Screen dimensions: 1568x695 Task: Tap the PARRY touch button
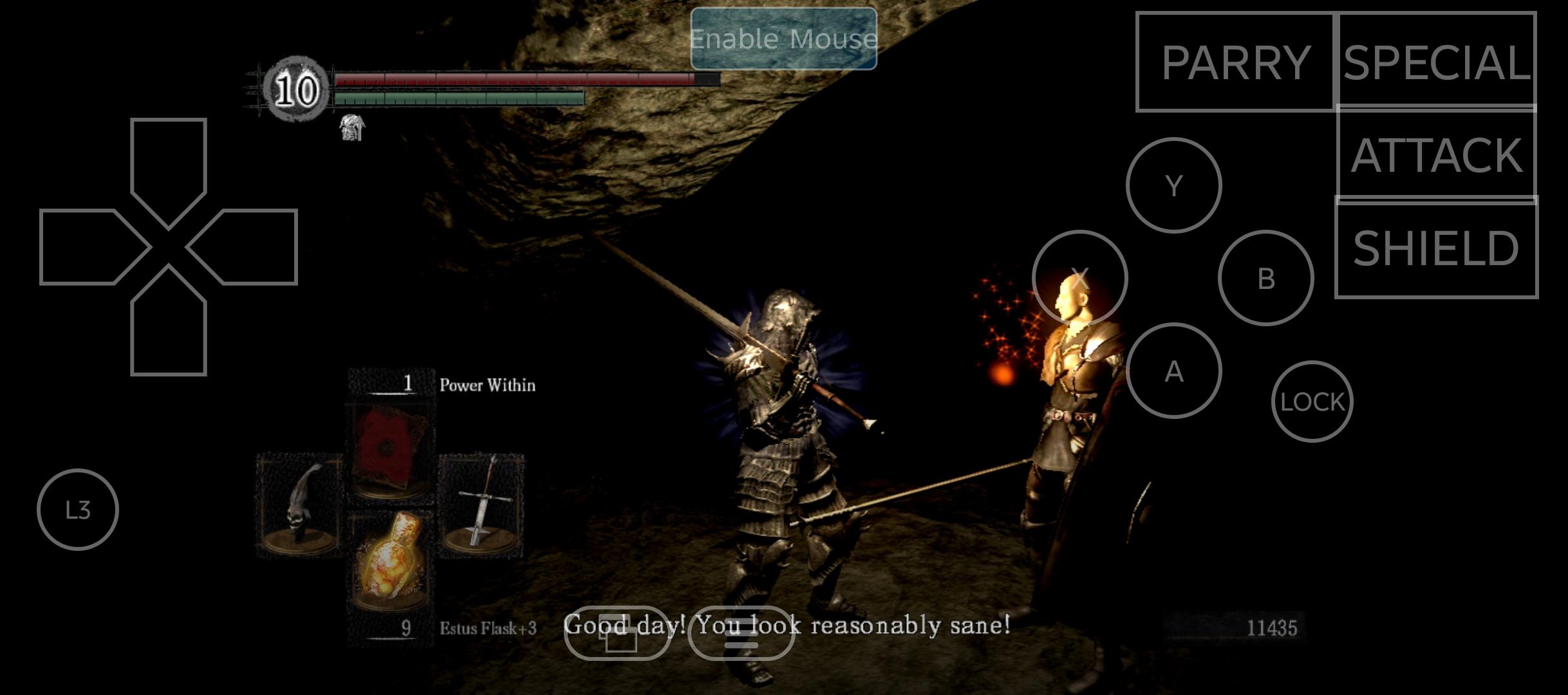[1235, 62]
